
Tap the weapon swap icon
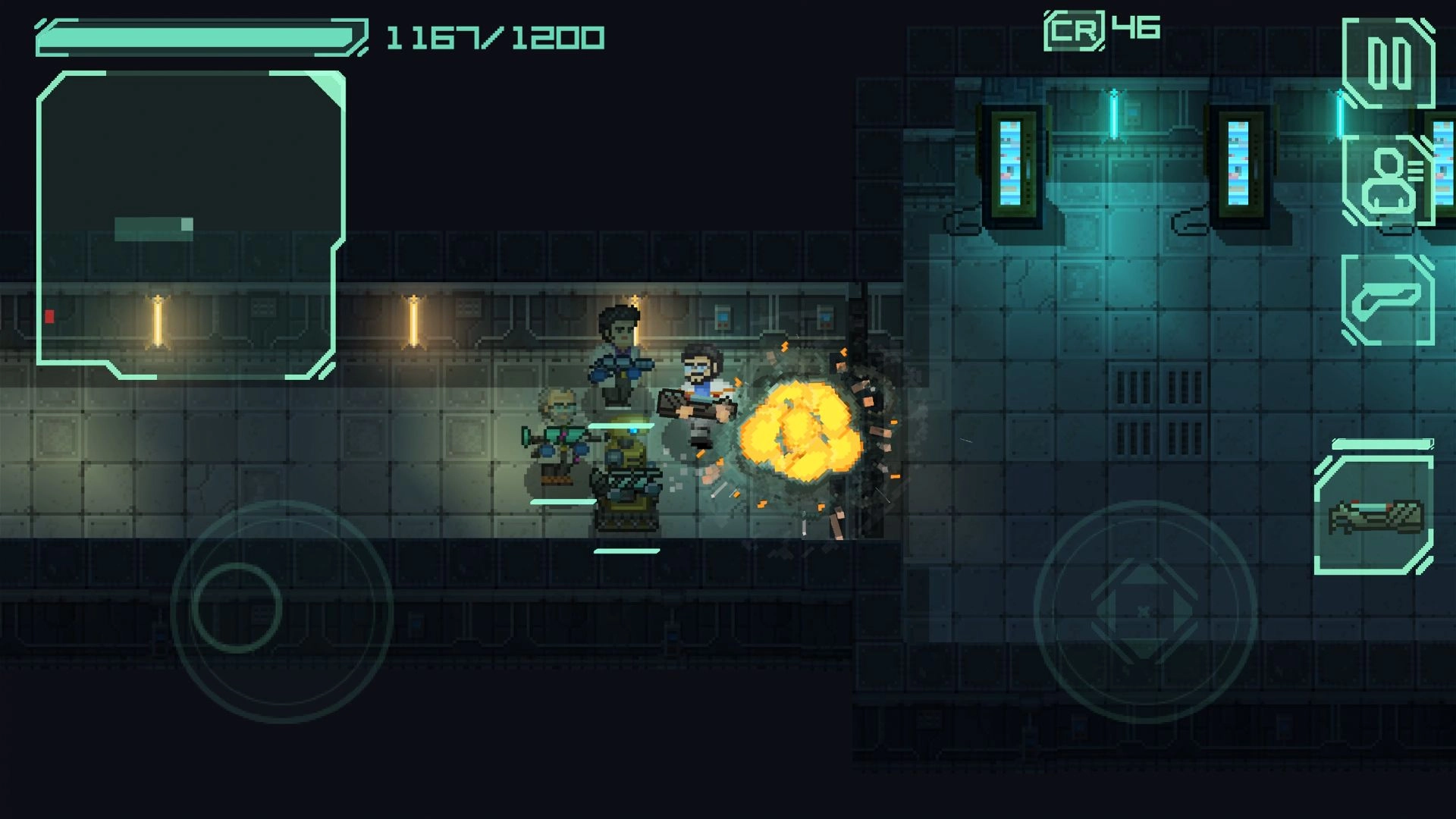pyautogui.click(x=1388, y=300)
